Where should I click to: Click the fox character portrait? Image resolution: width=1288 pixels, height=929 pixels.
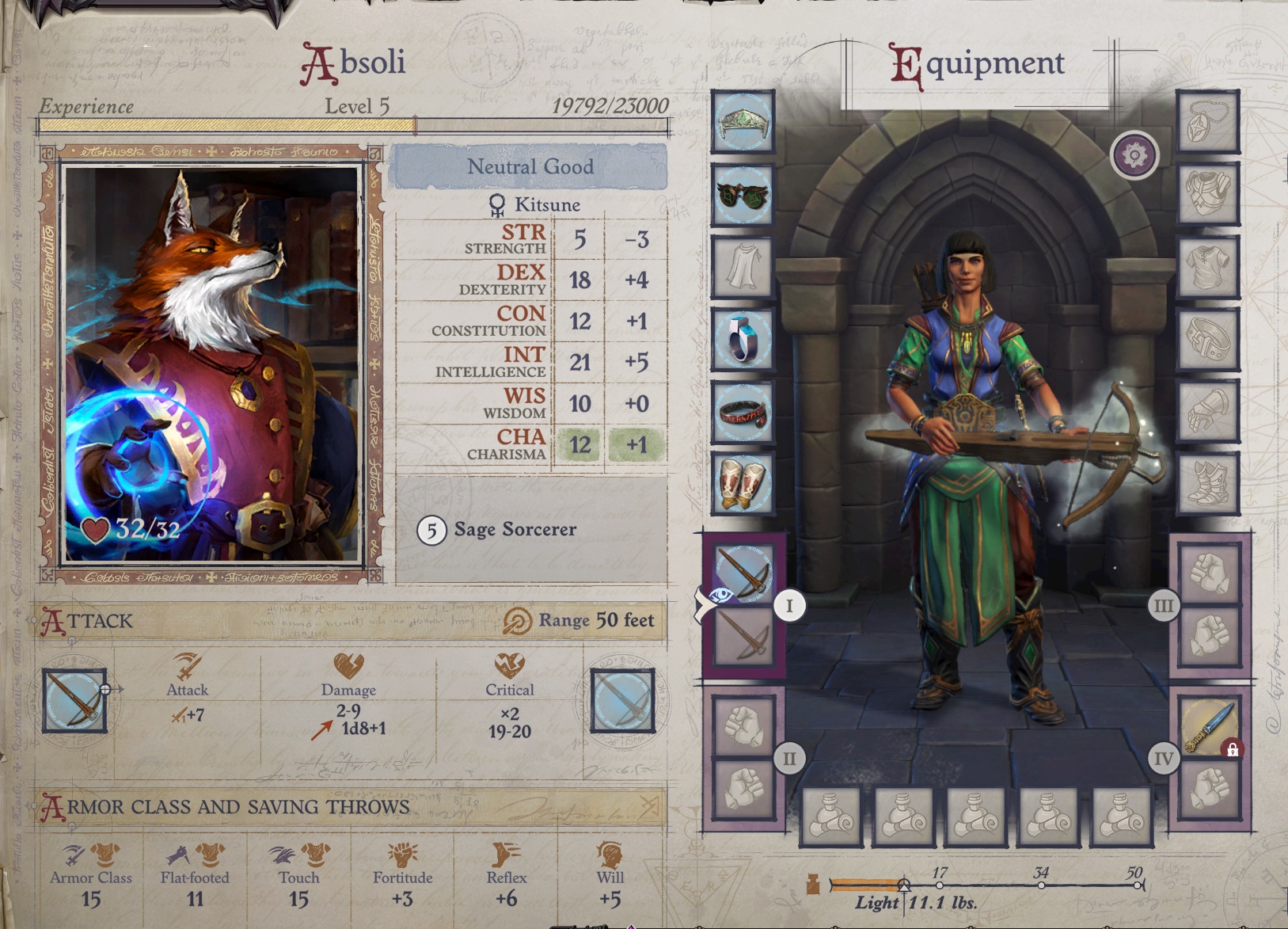(211, 363)
